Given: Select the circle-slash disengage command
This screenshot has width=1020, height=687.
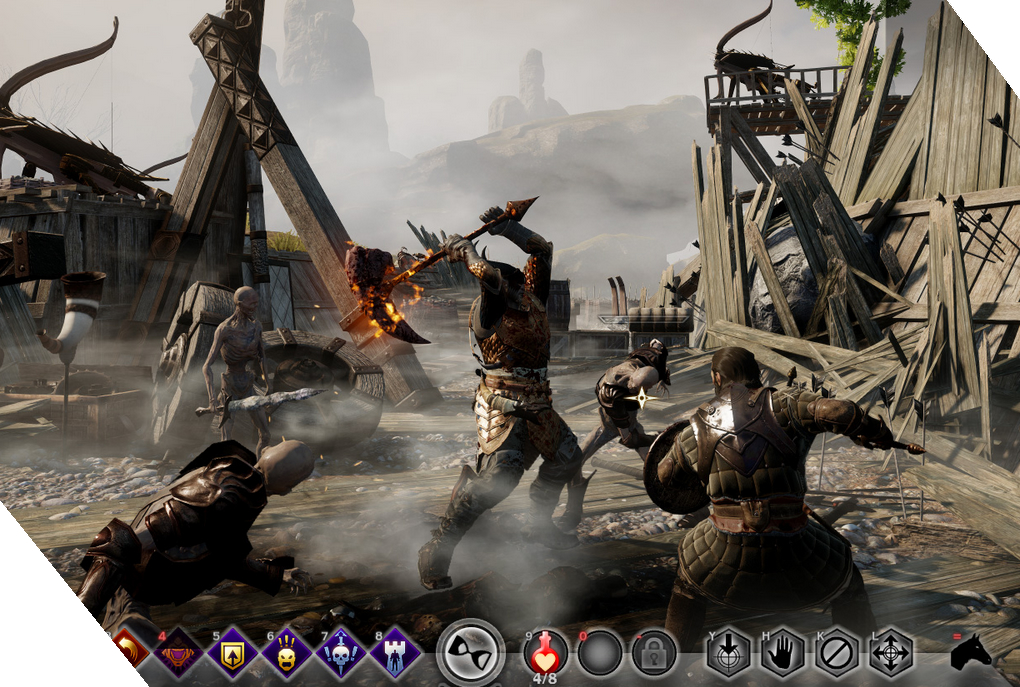Looking at the screenshot, I should pos(836,654).
